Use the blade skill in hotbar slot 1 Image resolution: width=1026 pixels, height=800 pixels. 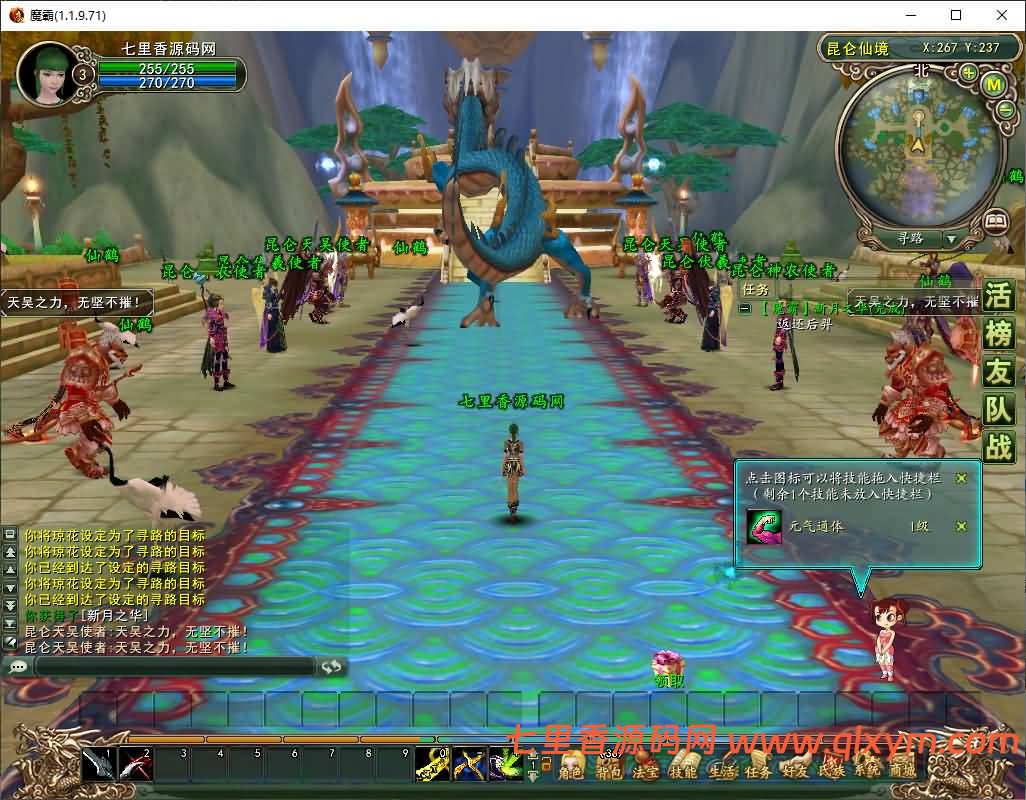click(98, 764)
